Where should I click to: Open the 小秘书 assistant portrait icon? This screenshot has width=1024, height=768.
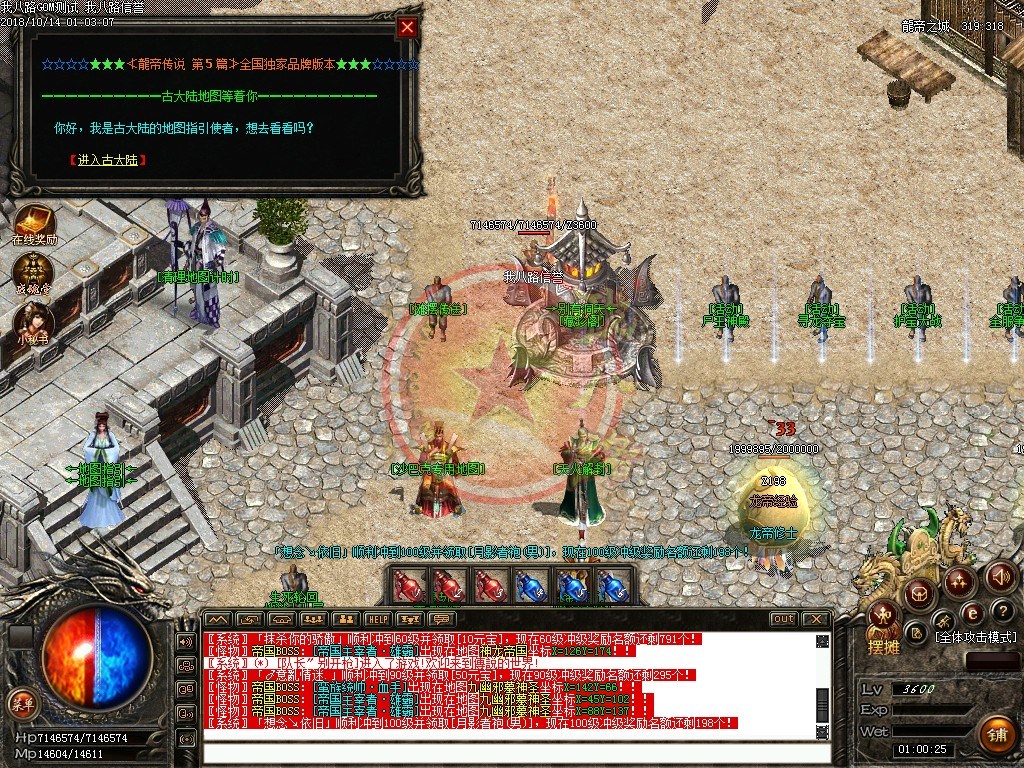[x=33, y=320]
